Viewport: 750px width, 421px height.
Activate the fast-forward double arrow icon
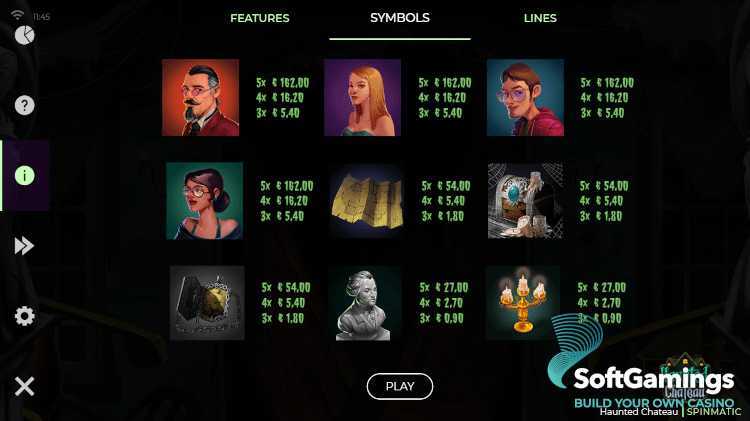[25, 246]
